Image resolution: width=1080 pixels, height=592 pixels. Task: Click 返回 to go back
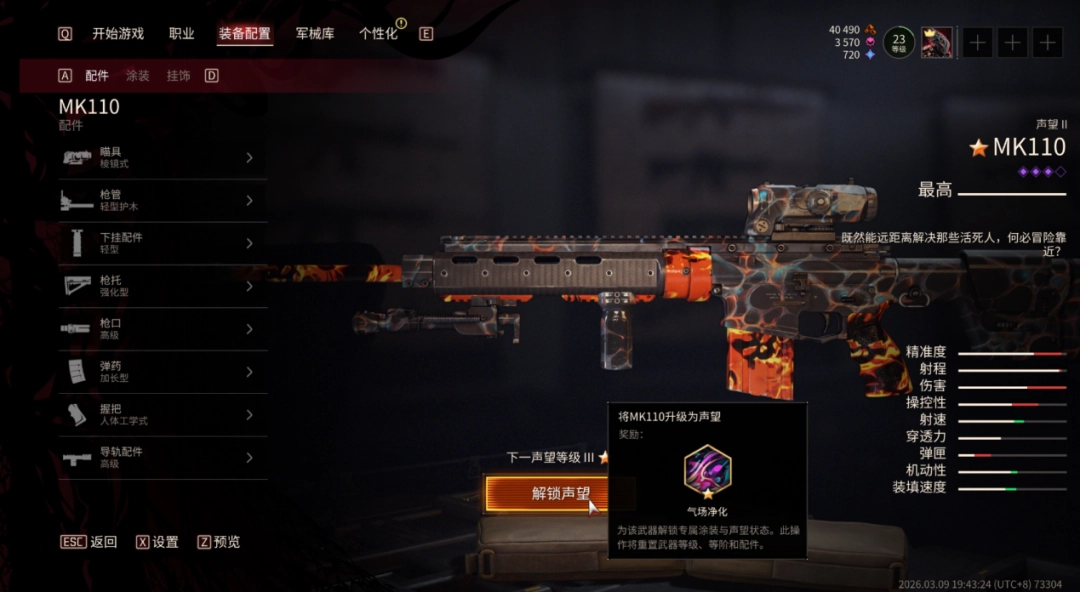[x=103, y=542]
